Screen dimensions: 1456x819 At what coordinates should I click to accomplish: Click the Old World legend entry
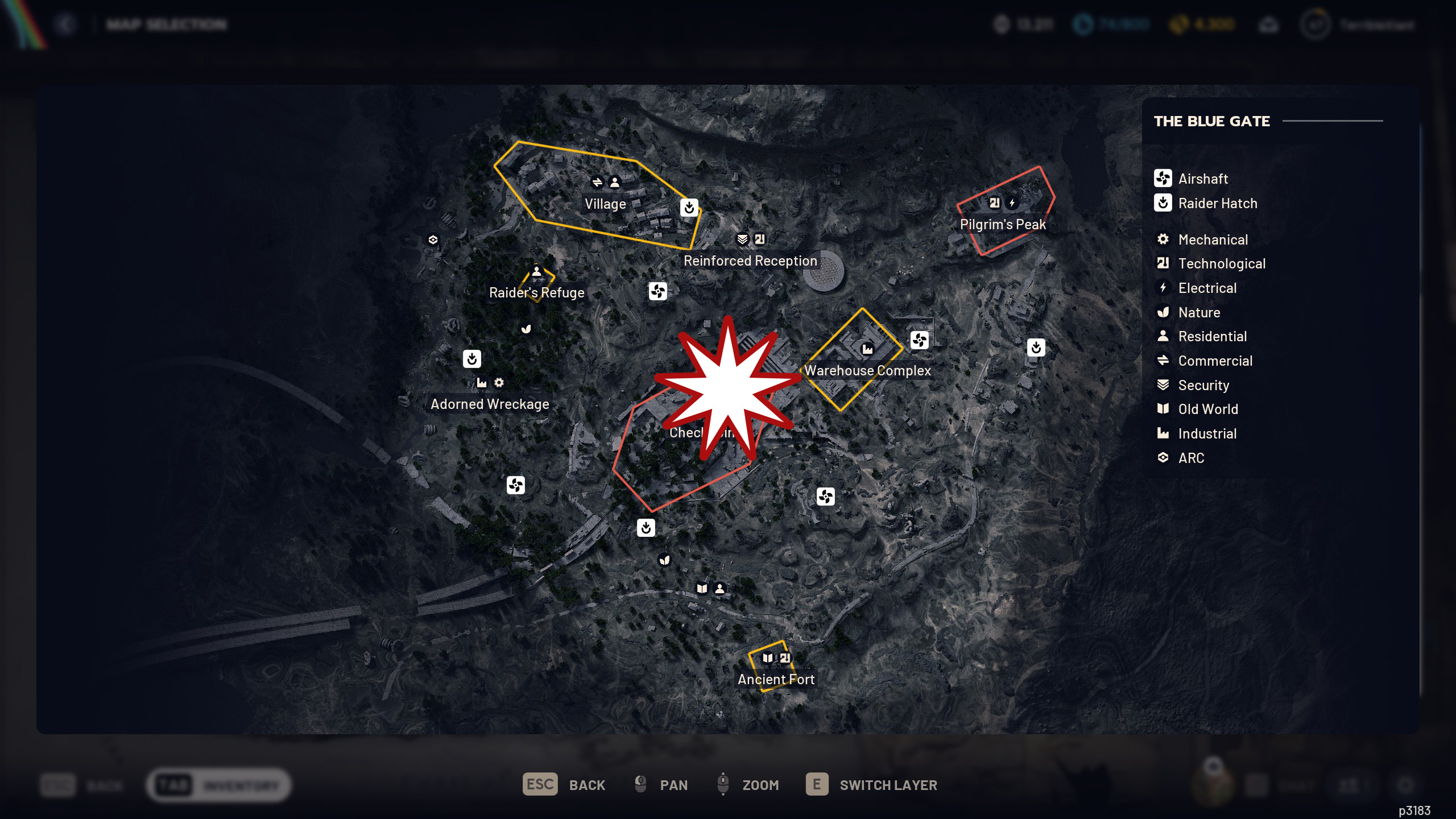point(1207,409)
